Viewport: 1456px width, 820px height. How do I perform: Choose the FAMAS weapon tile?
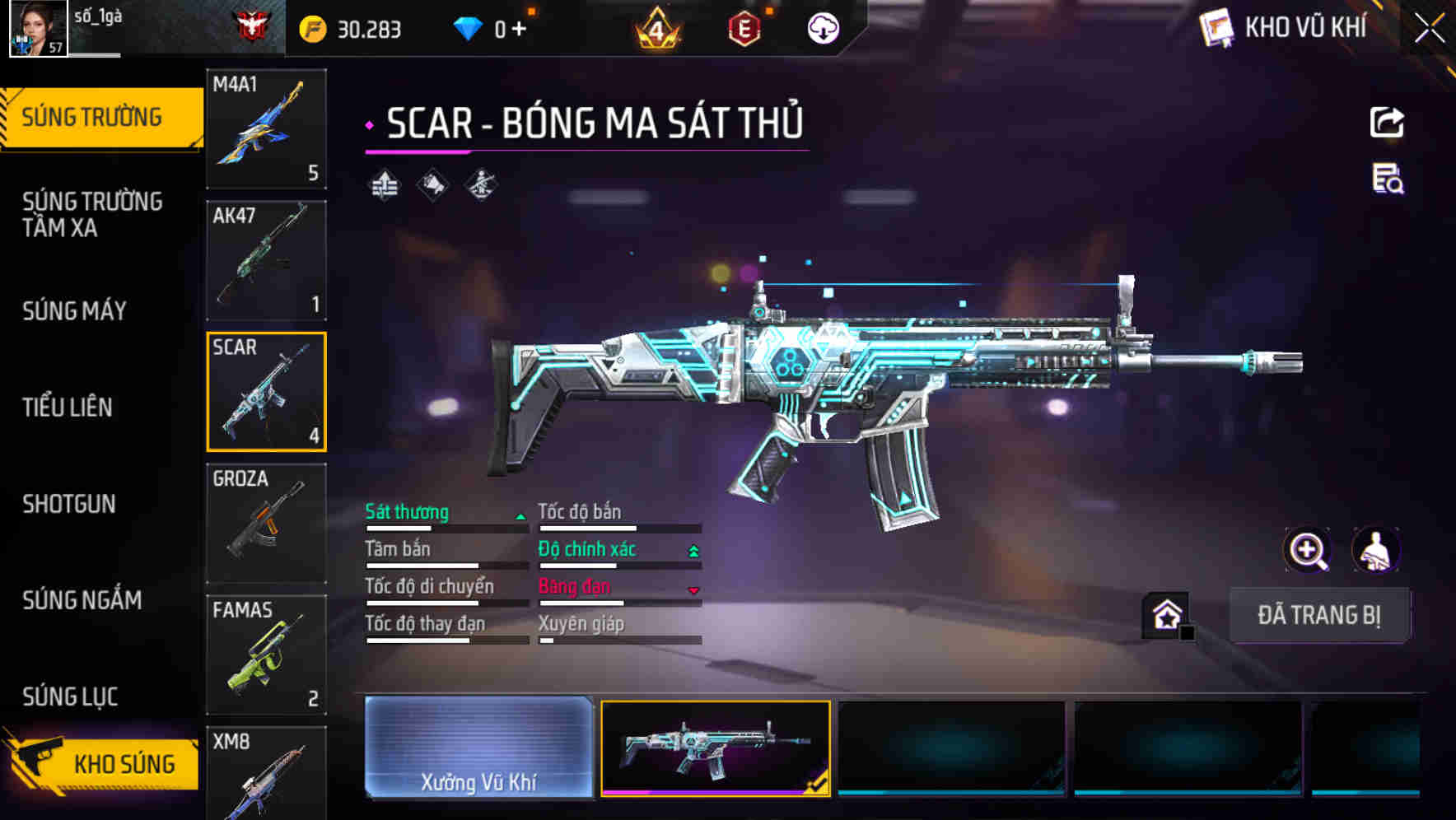click(x=266, y=655)
